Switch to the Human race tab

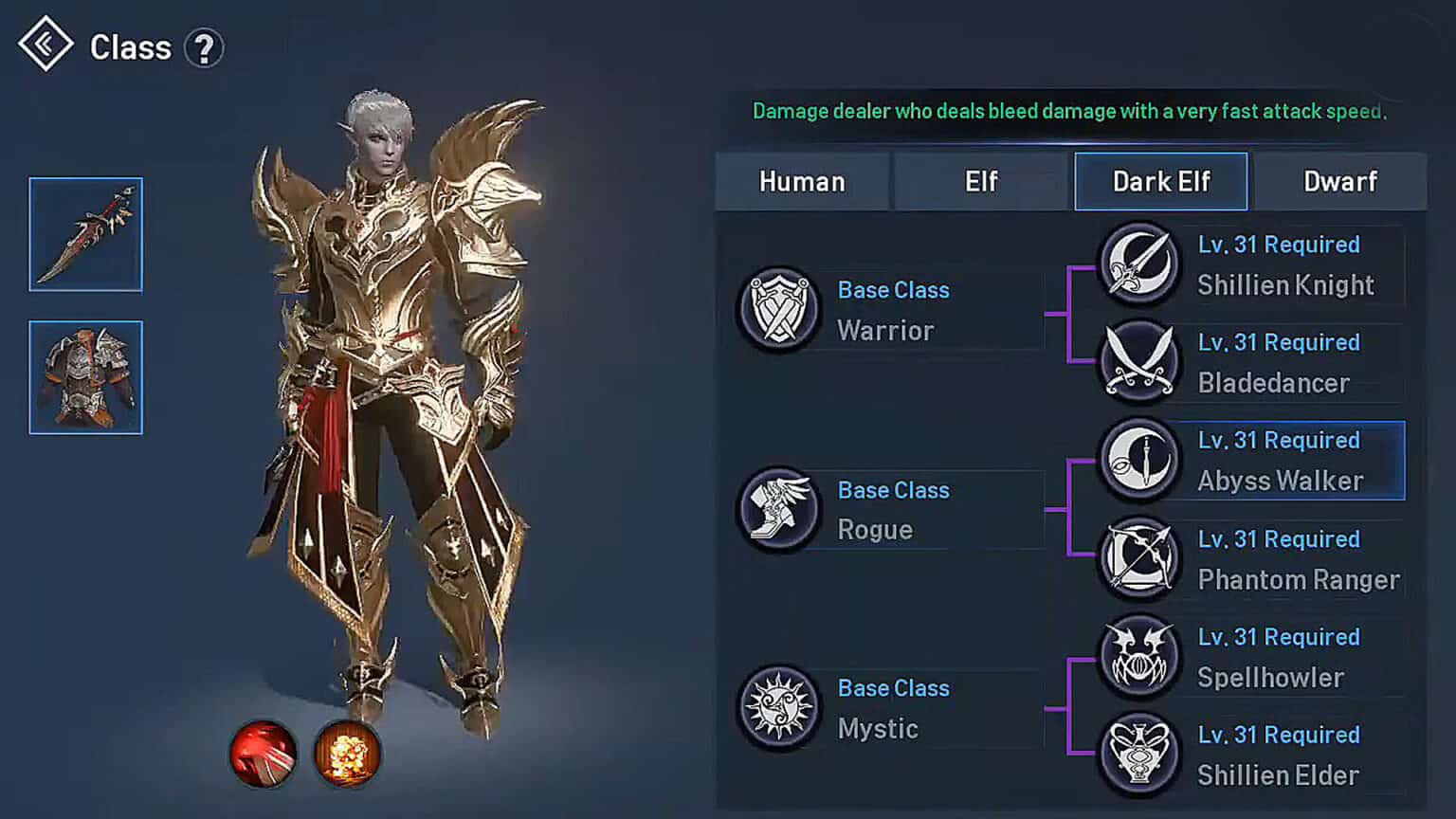click(802, 181)
